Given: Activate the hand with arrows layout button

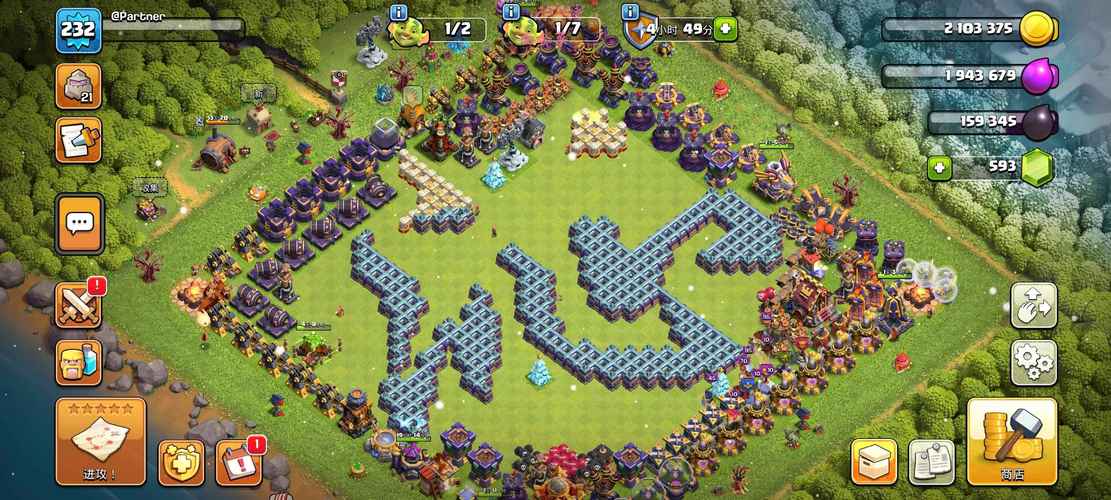Looking at the screenshot, I should point(1033,305).
